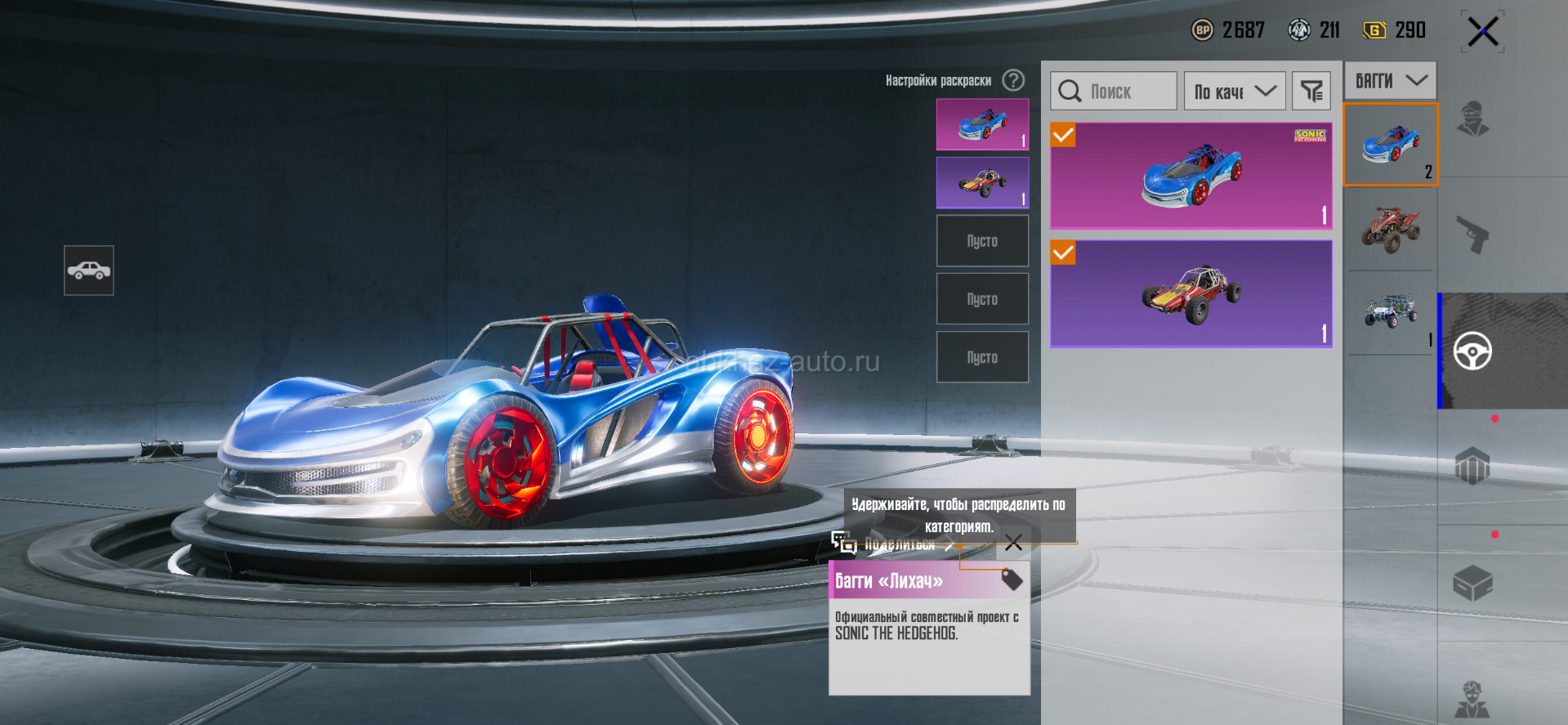Open the box crate category tab
Screen dimensions: 1568x725
tap(1472, 583)
